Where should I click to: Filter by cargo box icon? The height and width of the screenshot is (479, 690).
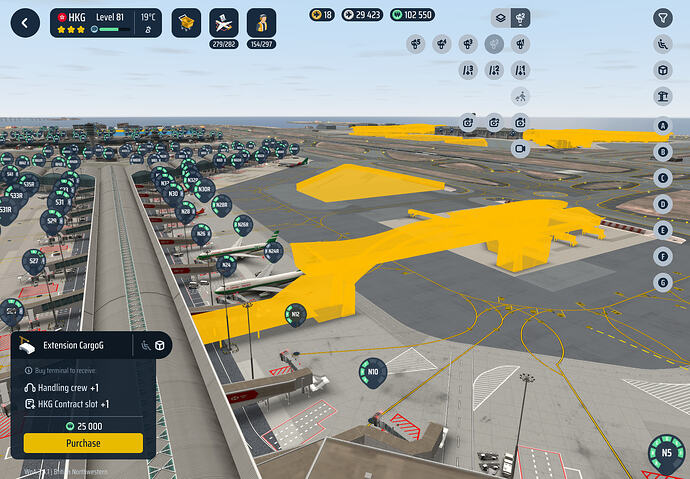point(662,70)
